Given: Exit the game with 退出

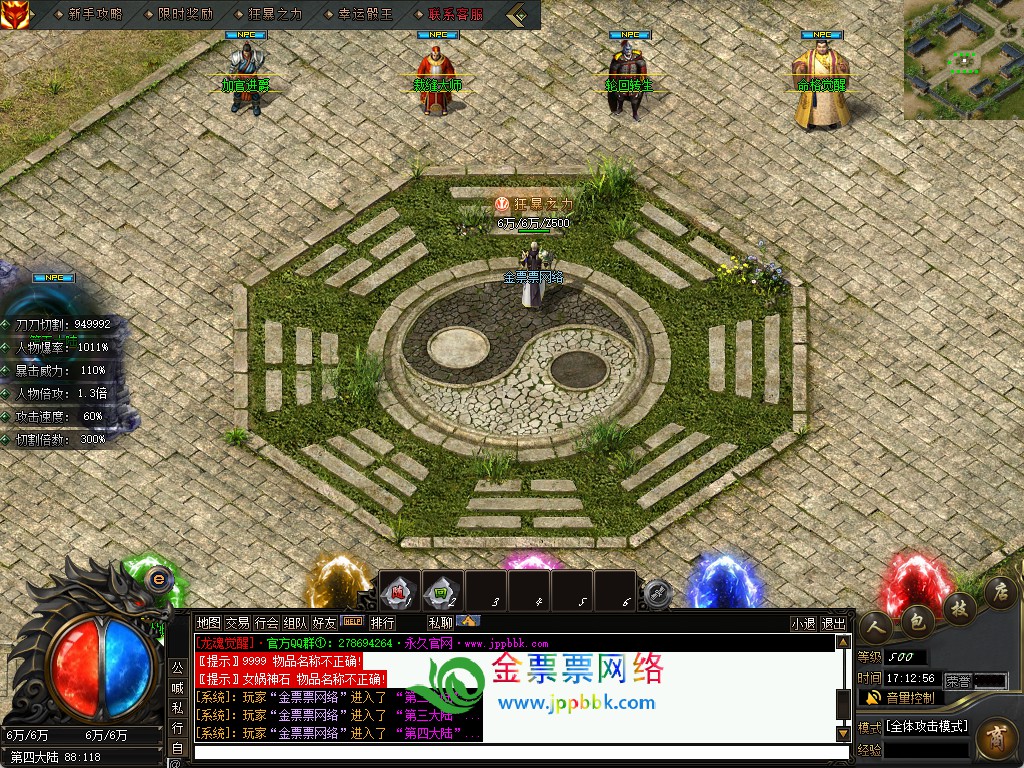Looking at the screenshot, I should tap(833, 623).
